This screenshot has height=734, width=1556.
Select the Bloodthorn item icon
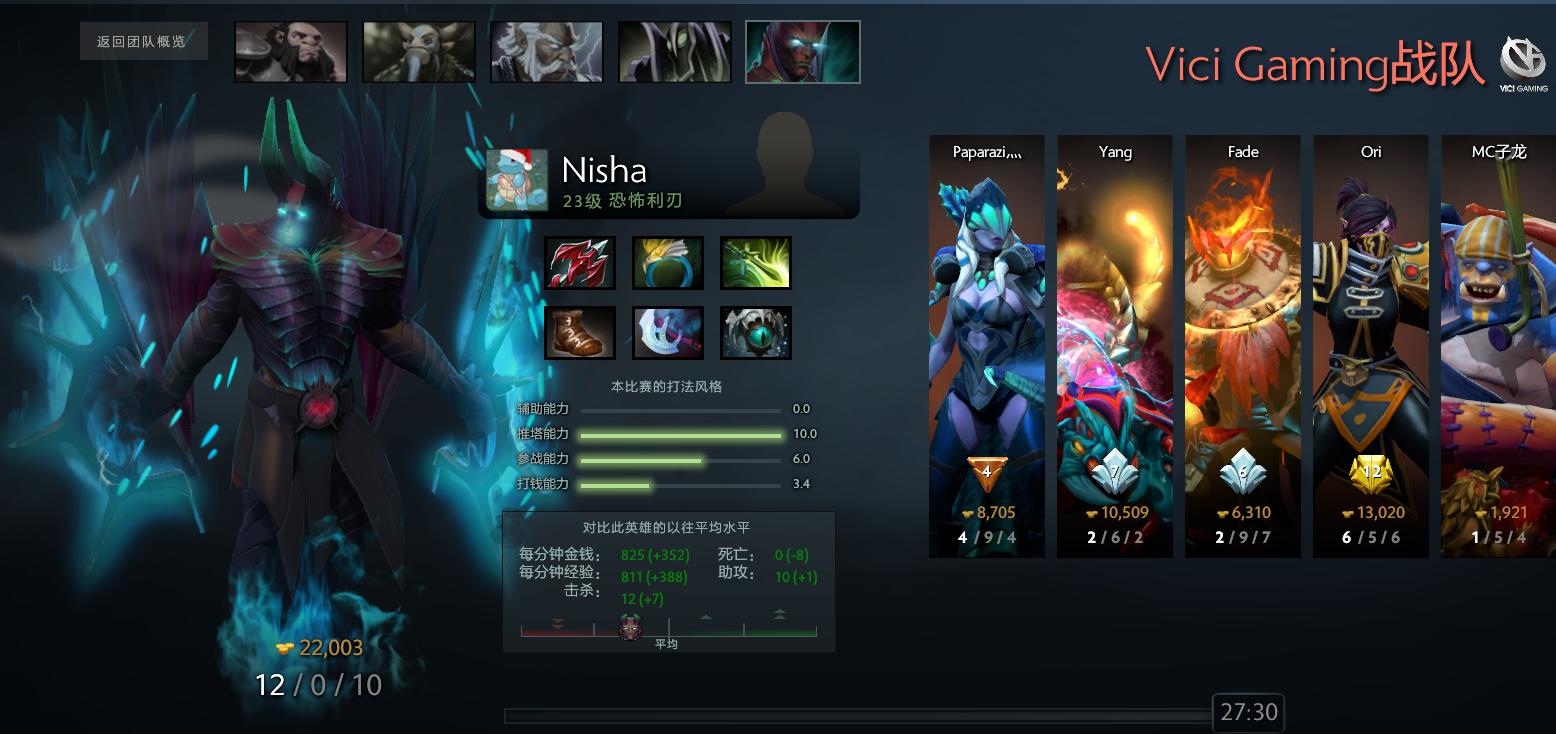[x=580, y=263]
